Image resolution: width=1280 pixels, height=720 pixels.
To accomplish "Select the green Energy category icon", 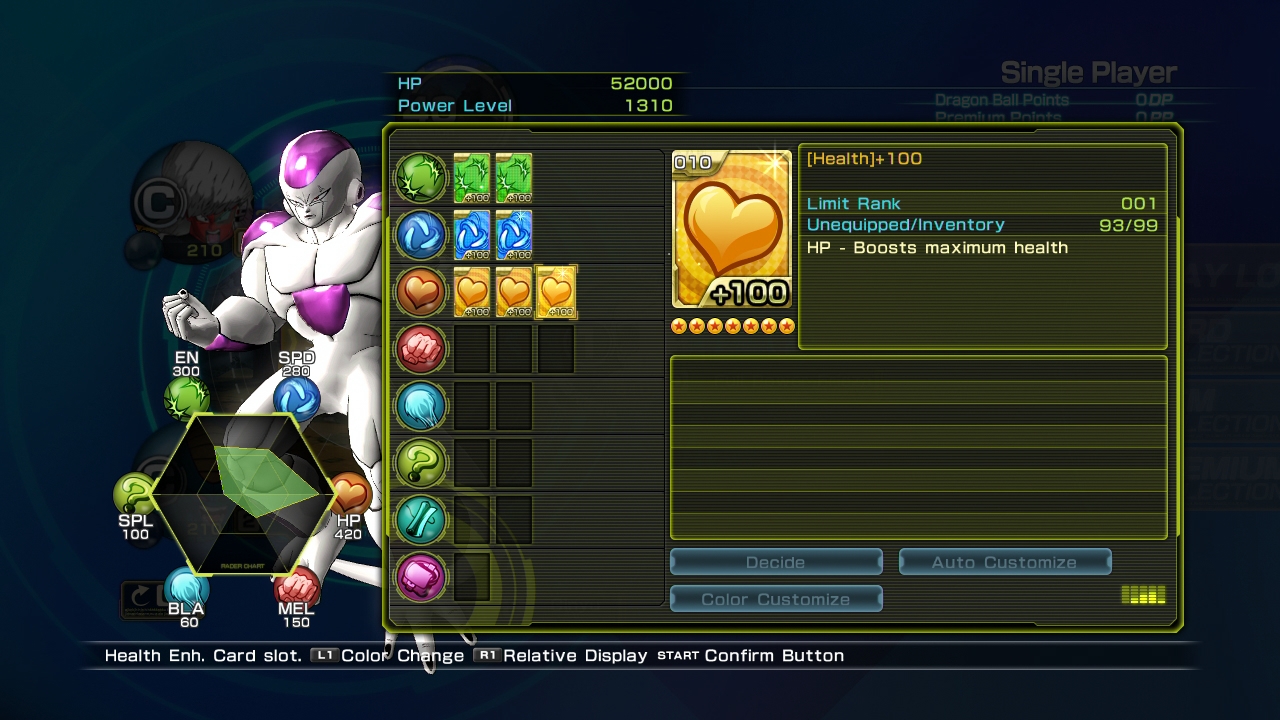I will pos(421,177).
